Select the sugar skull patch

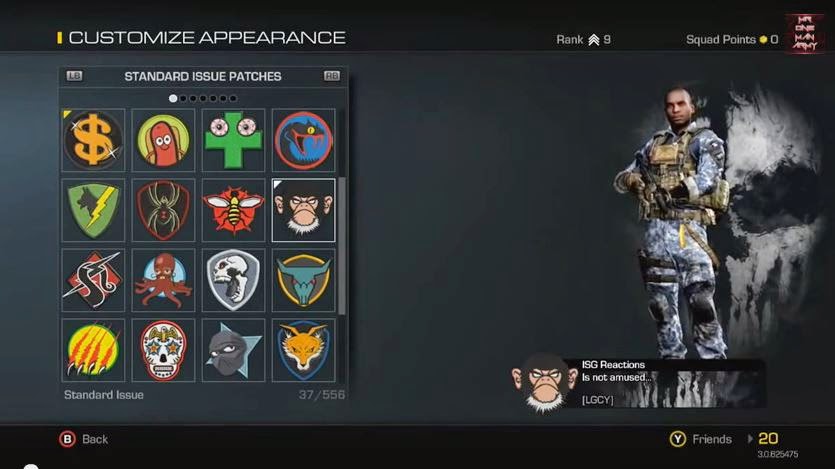point(163,349)
